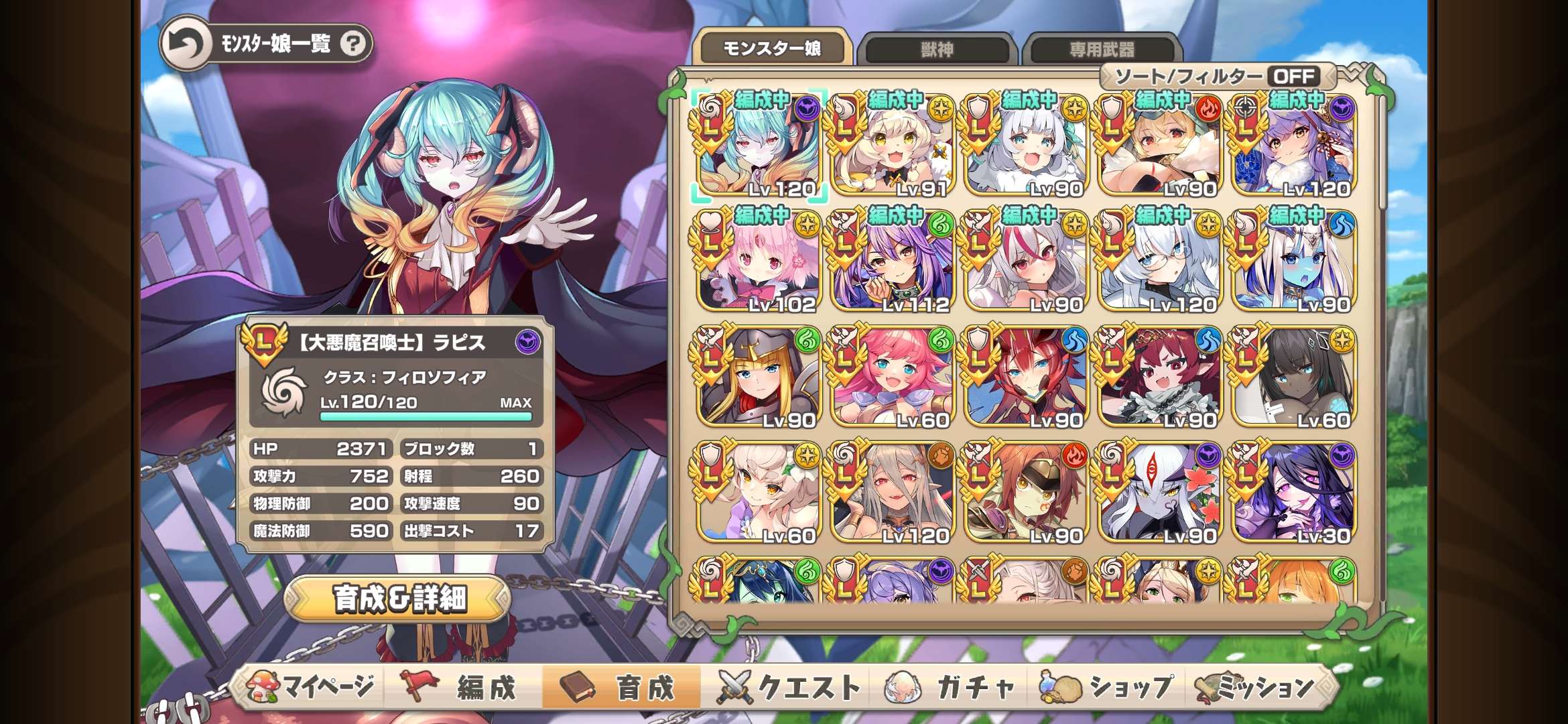
Task: Open the ガチャ menu
Action: coord(950,687)
